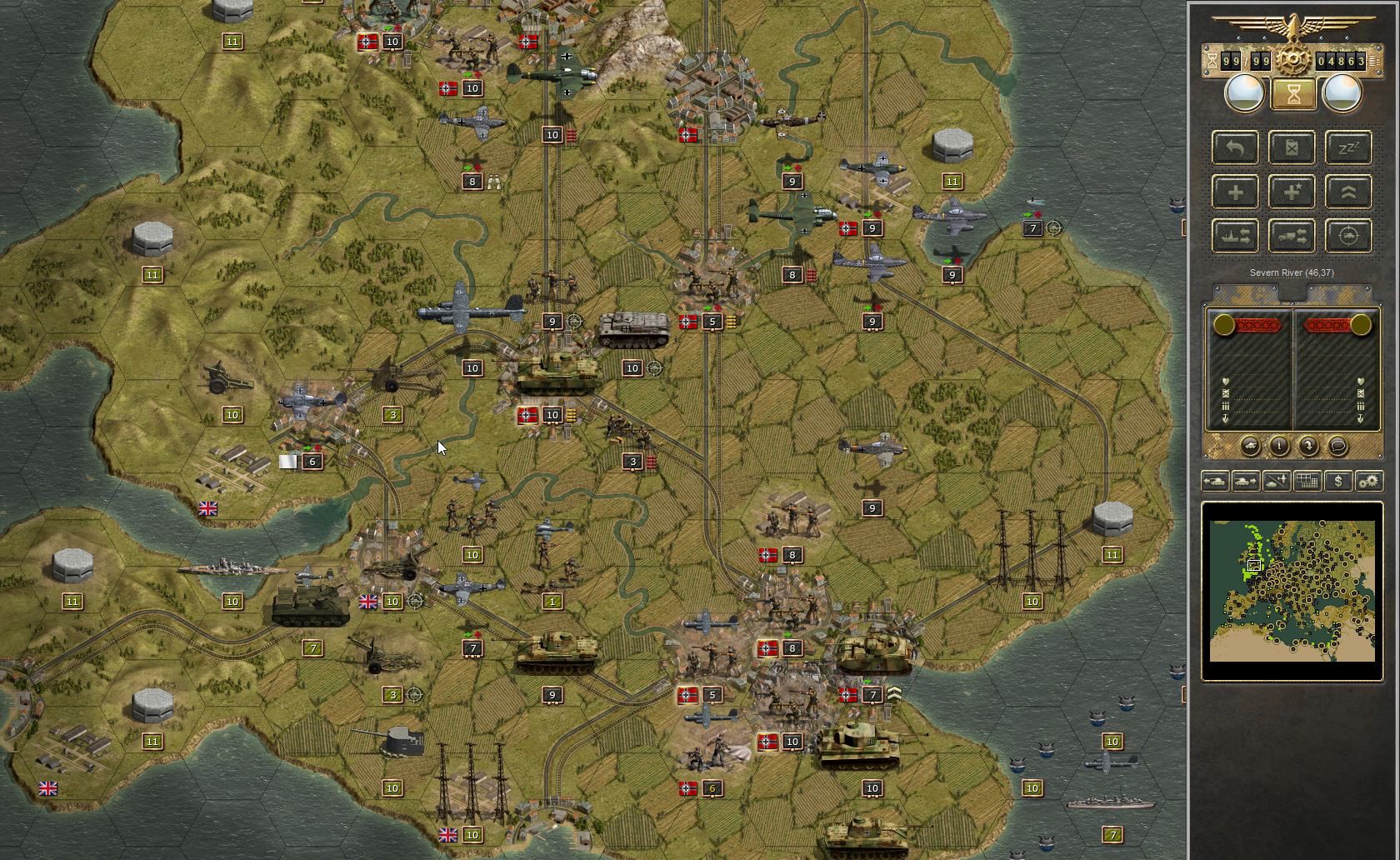The width and height of the screenshot is (1400, 860).
Task: Open game options with the gears icon
Action: tap(1368, 480)
